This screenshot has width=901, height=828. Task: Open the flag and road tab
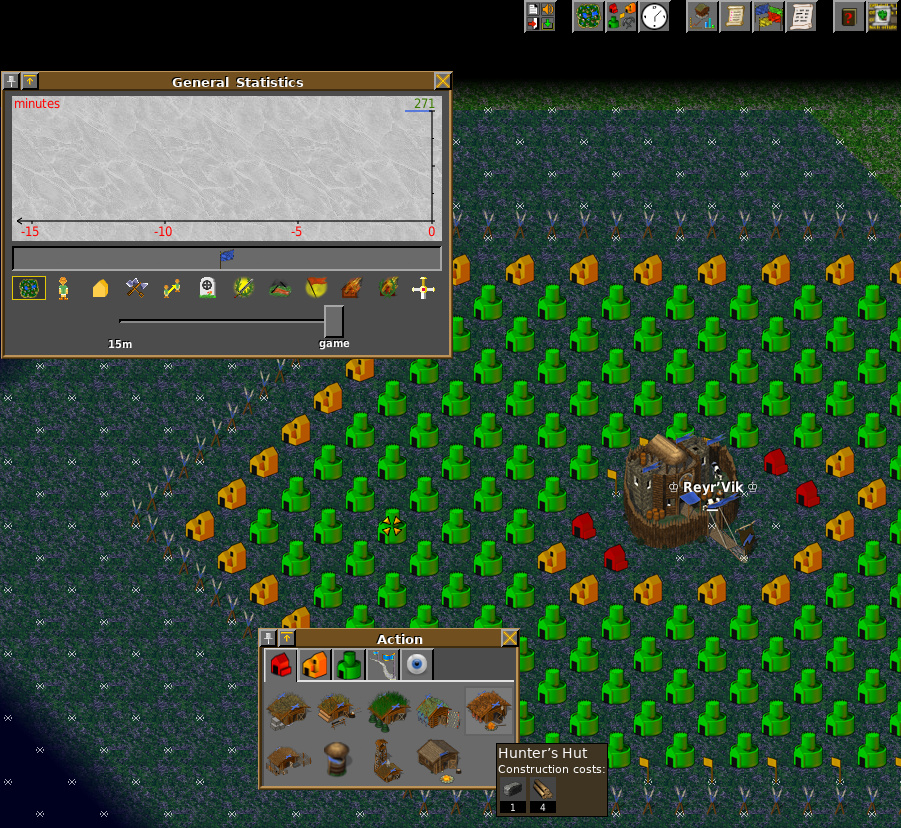coord(382,665)
